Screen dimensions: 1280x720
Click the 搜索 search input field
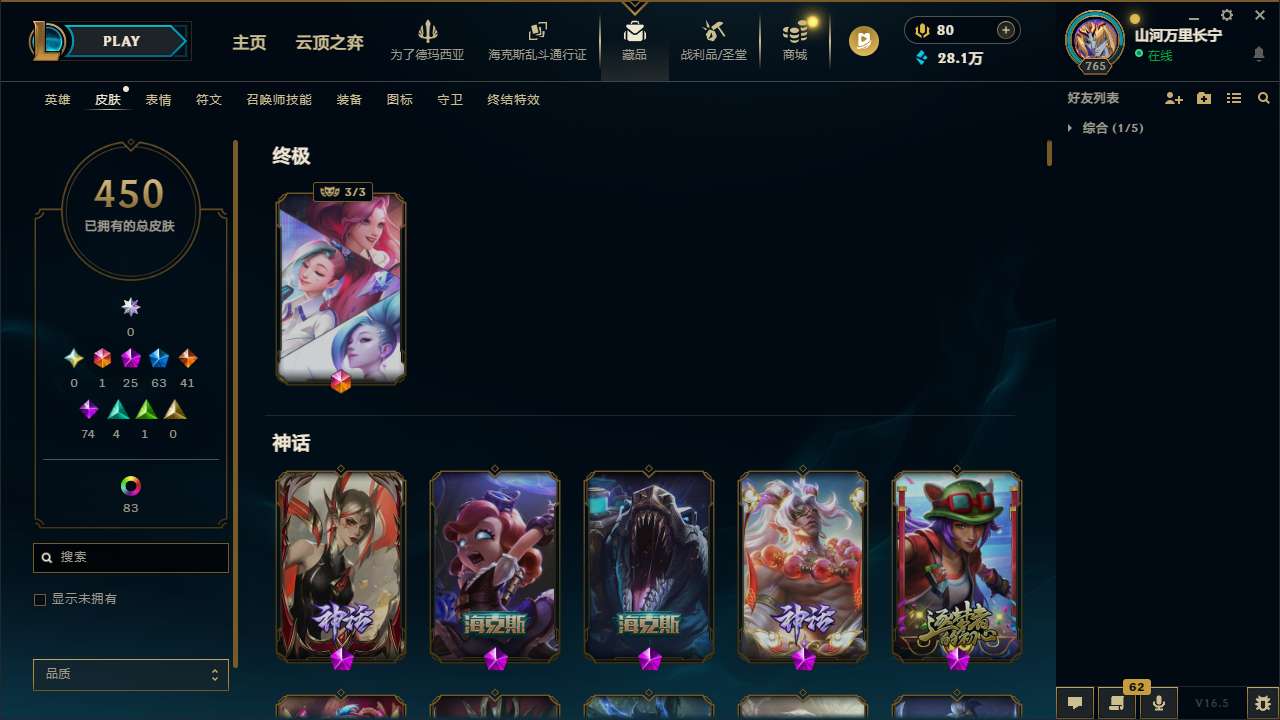130,557
